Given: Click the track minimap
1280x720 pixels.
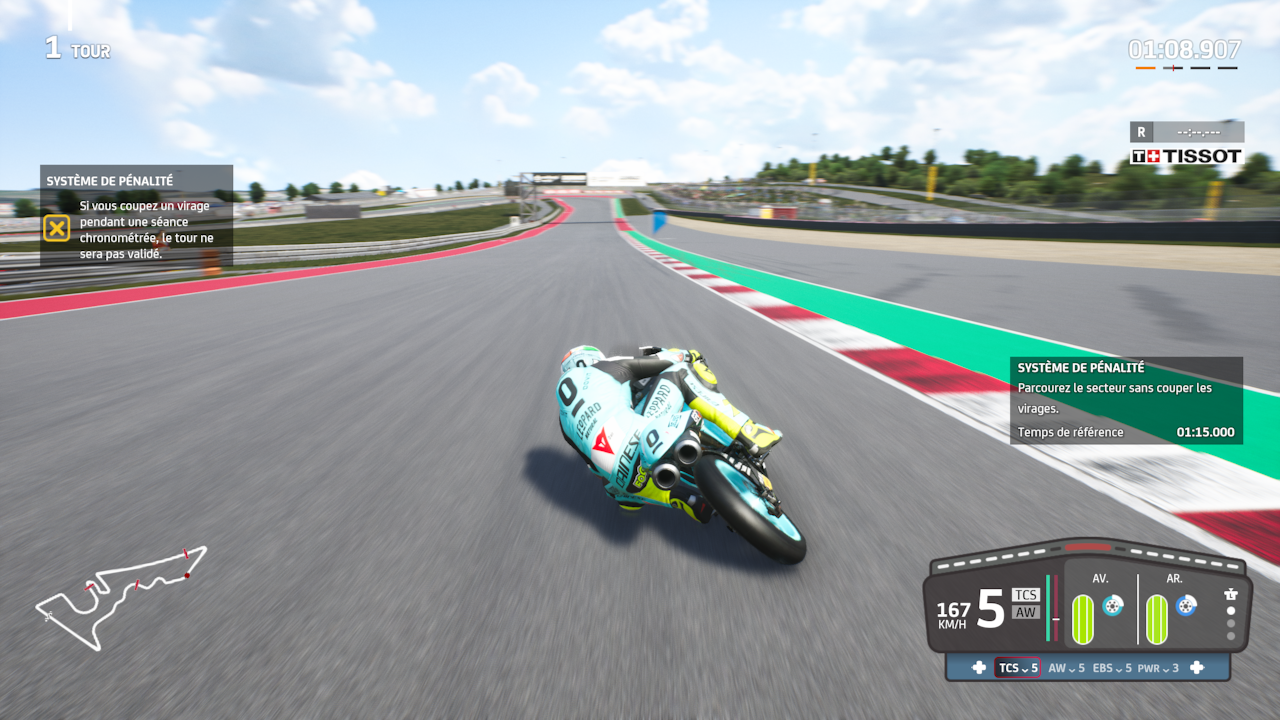Looking at the screenshot, I should pos(122,596).
